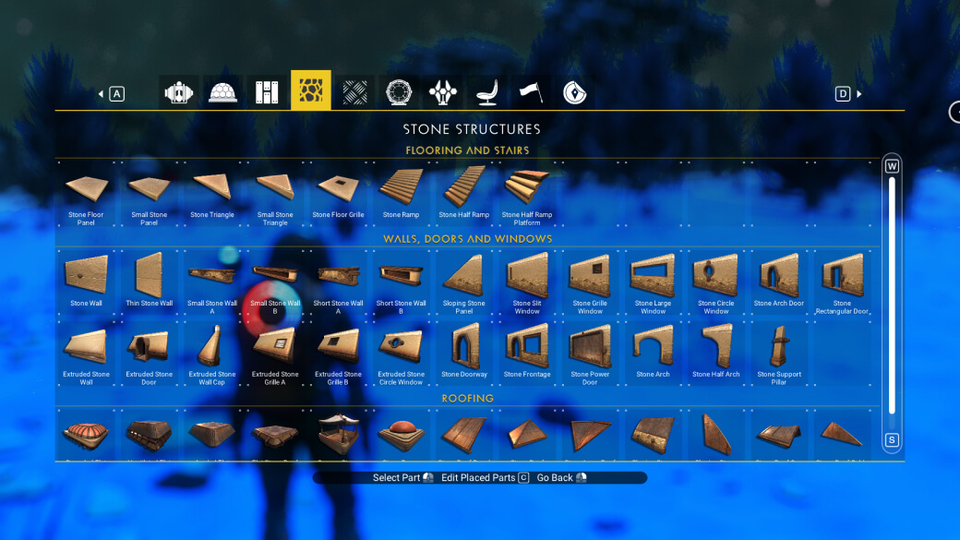The width and height of the screenshot is (960, 540).
Task: Open the chair furniture category tab
Action: tap(487, 93)
